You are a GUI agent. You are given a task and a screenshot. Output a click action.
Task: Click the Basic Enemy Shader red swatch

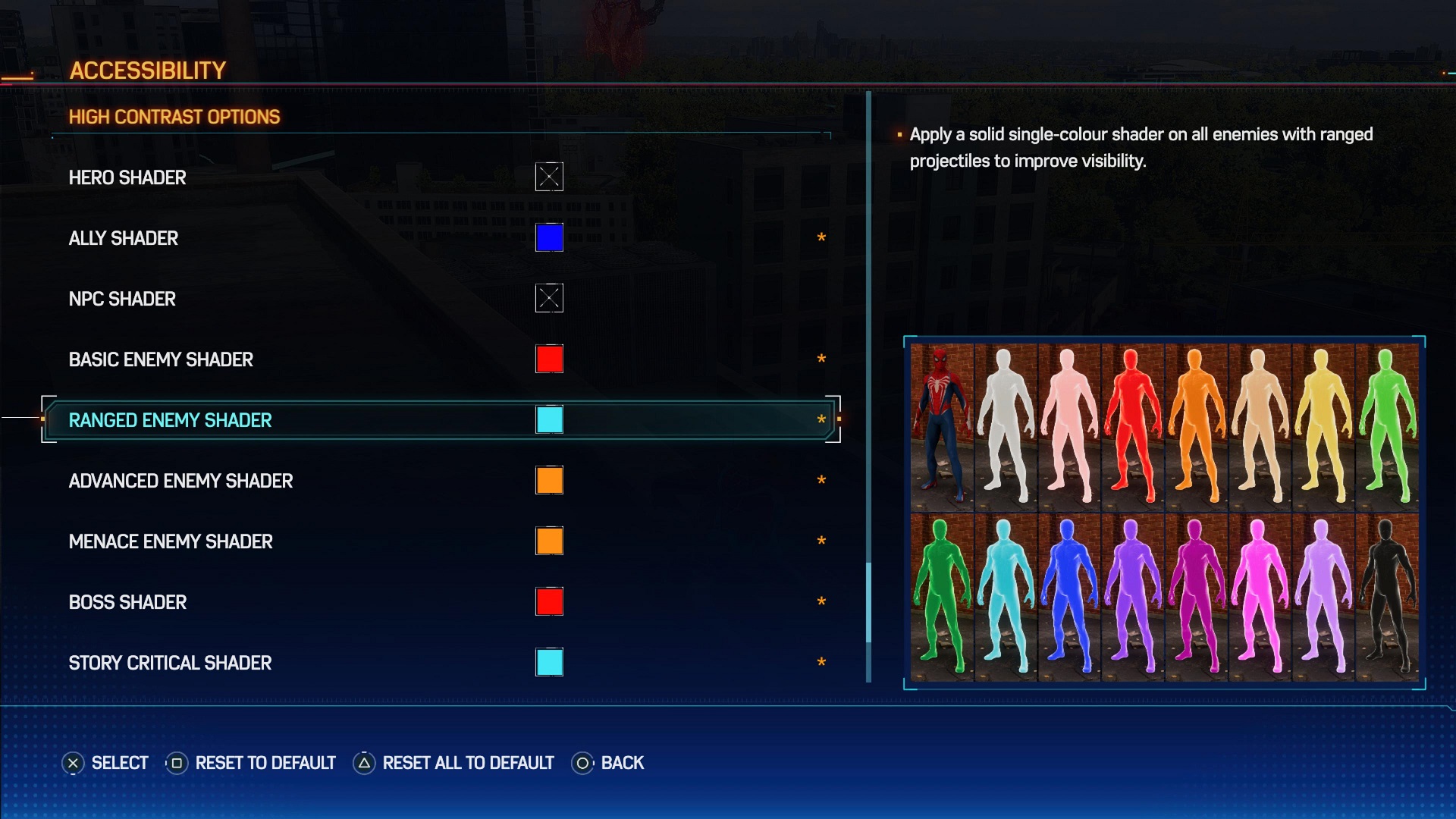click(x=550, y=359)
